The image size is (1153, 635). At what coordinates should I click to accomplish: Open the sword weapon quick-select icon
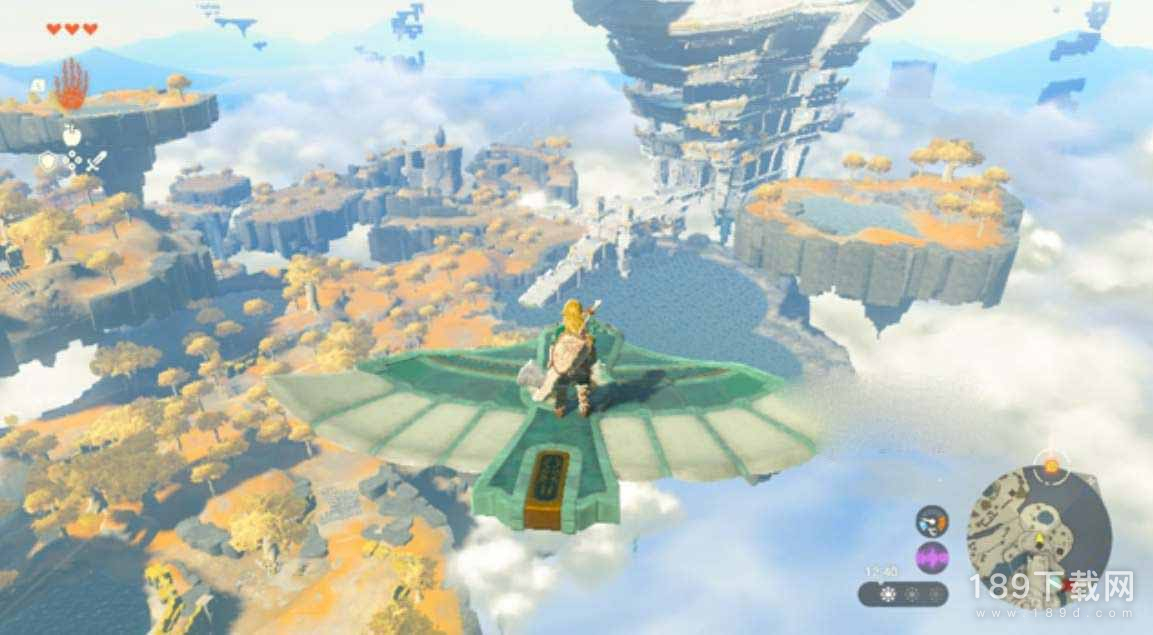click(96, 160)
